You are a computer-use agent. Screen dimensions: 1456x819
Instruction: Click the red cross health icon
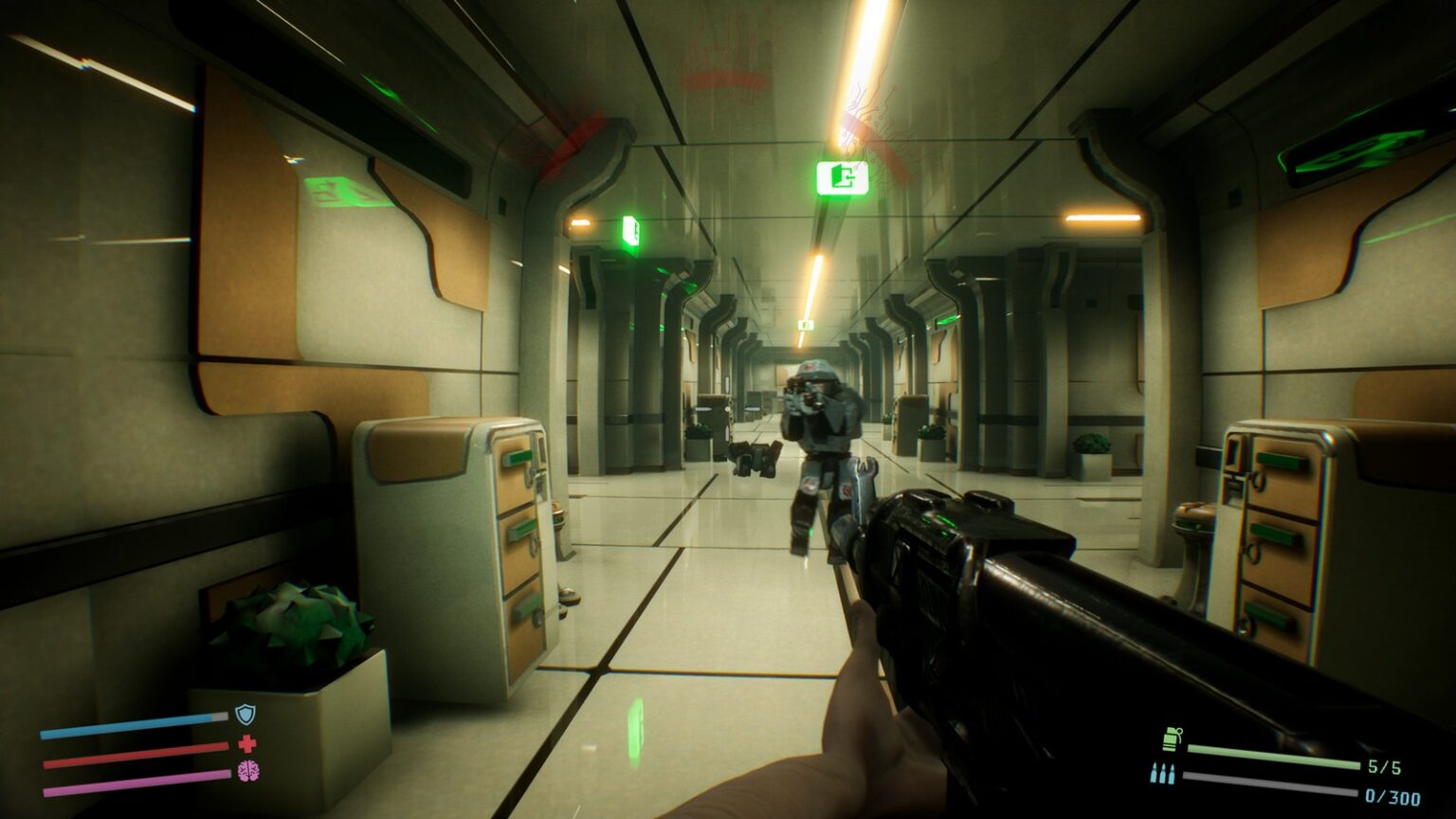247,743
